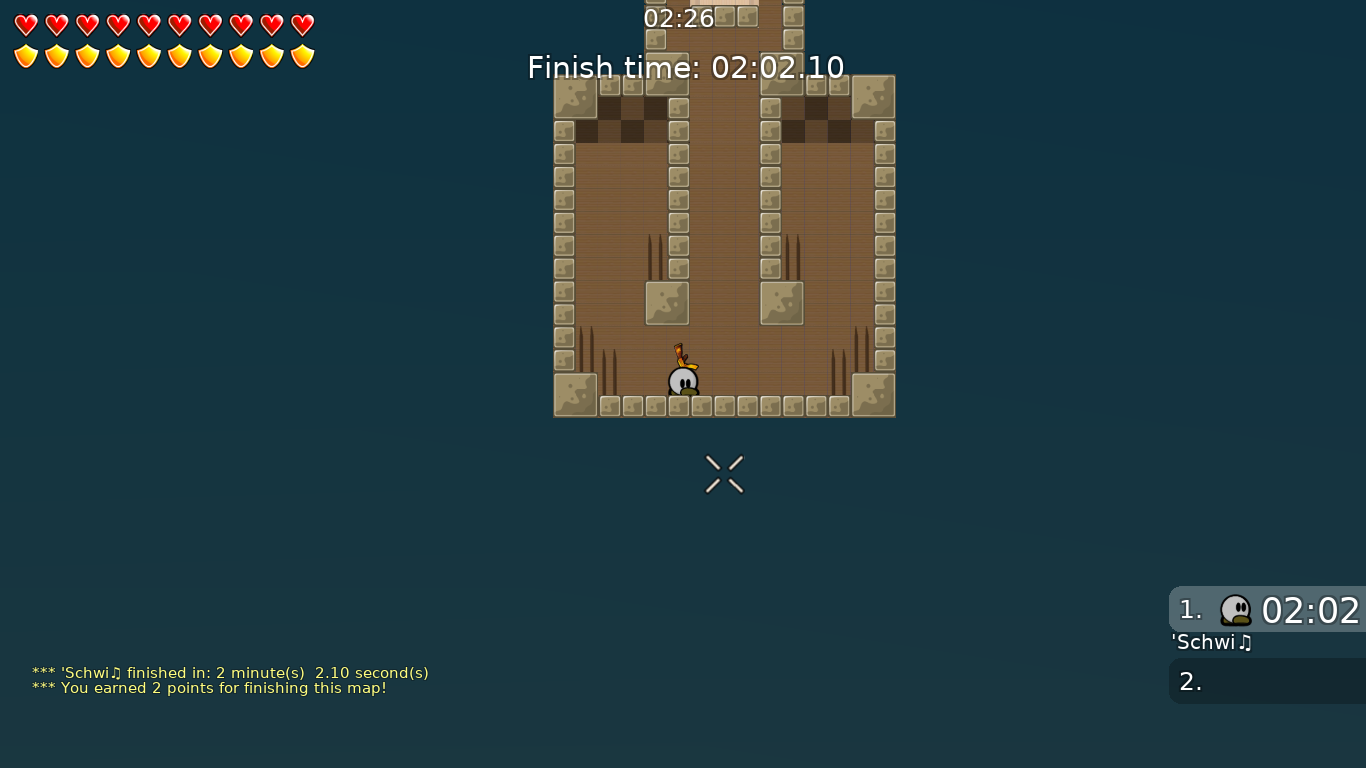Click the fifth heart icon
The height and width of the screenshot is (768, 1366).
pos(147,24)
